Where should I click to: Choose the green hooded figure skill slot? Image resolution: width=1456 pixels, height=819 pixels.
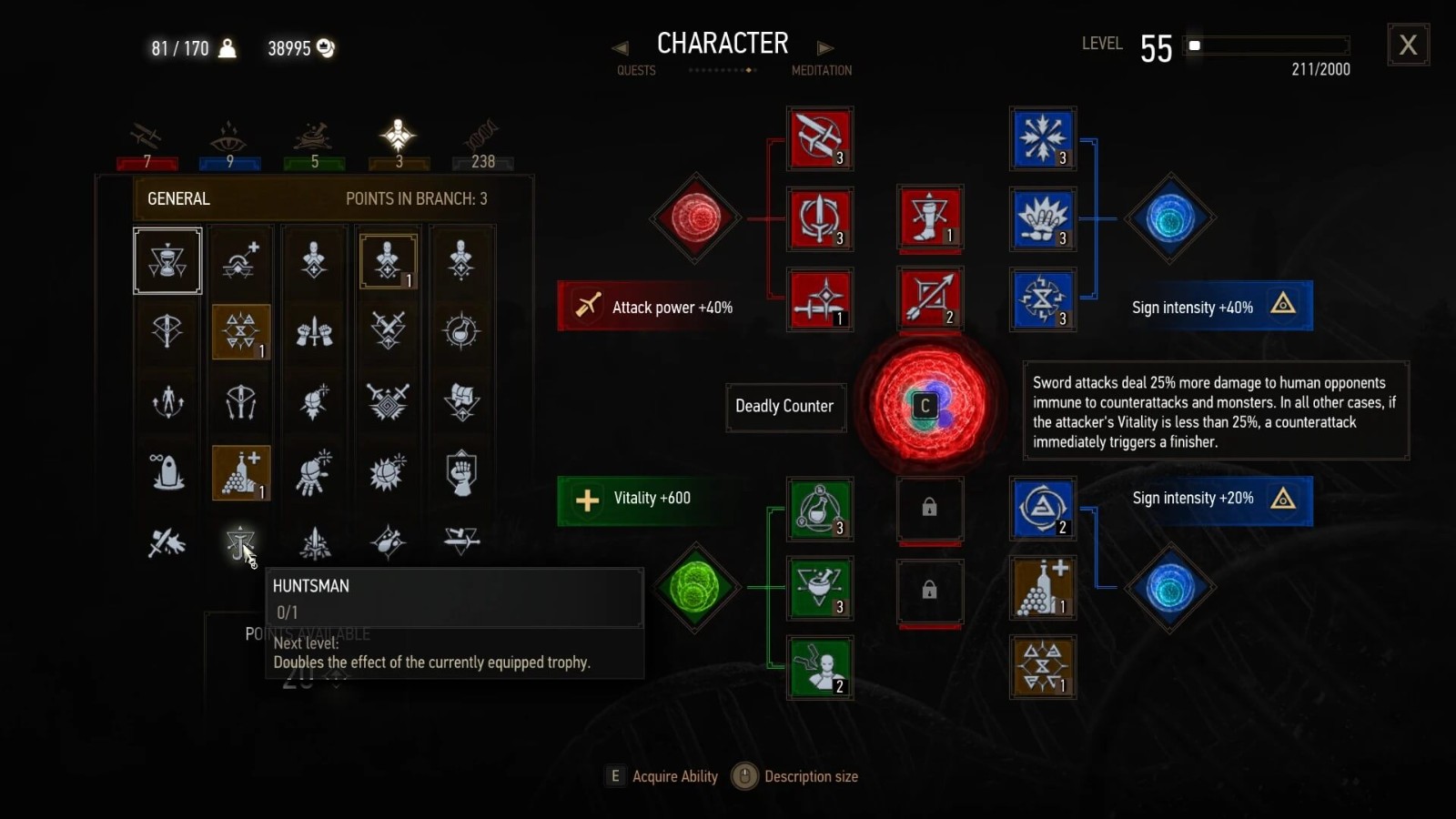tap(820, 667)
